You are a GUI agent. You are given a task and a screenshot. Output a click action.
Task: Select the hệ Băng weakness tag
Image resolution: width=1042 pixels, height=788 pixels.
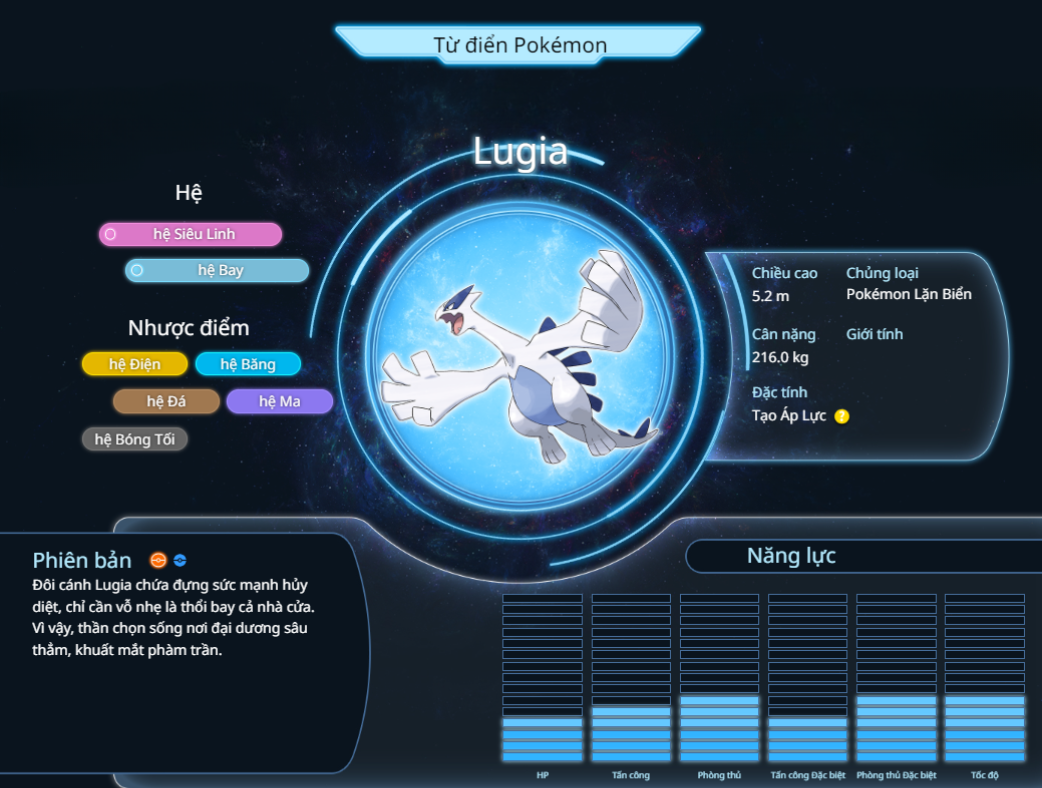coord(248,364)
